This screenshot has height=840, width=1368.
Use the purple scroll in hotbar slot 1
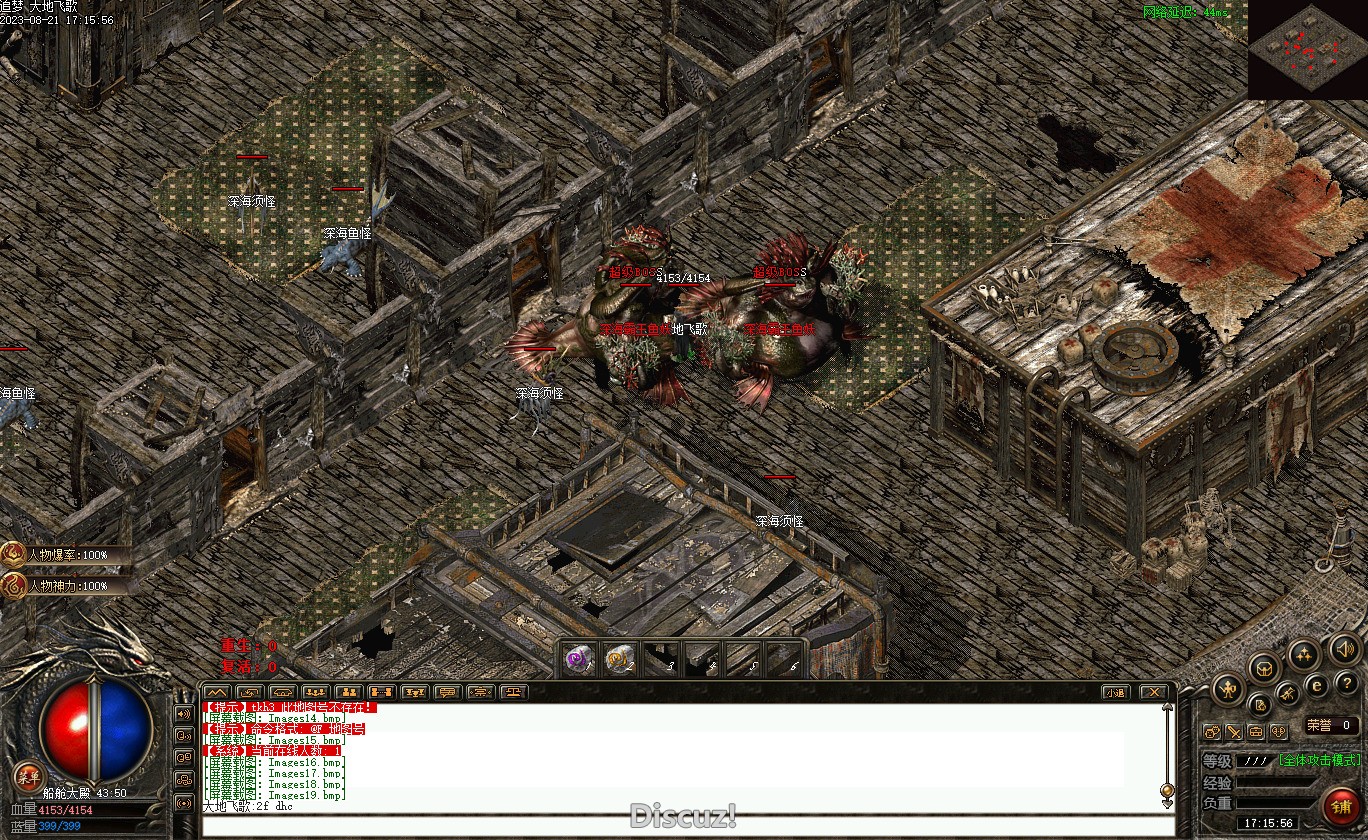click(579, 659)
